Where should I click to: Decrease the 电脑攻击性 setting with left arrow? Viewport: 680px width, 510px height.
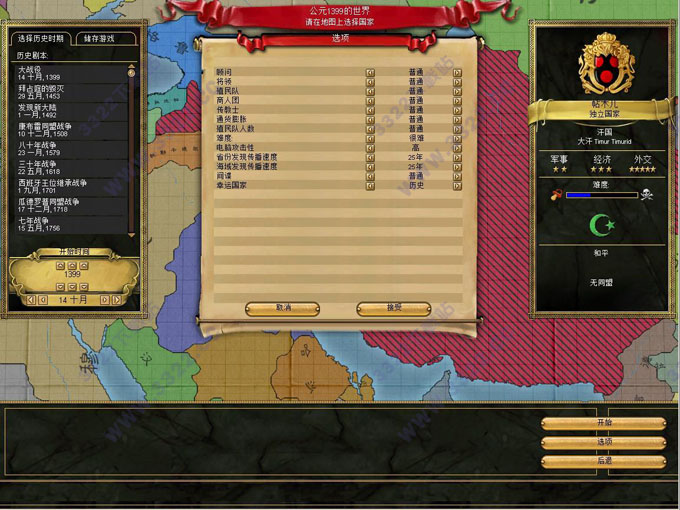369,148
